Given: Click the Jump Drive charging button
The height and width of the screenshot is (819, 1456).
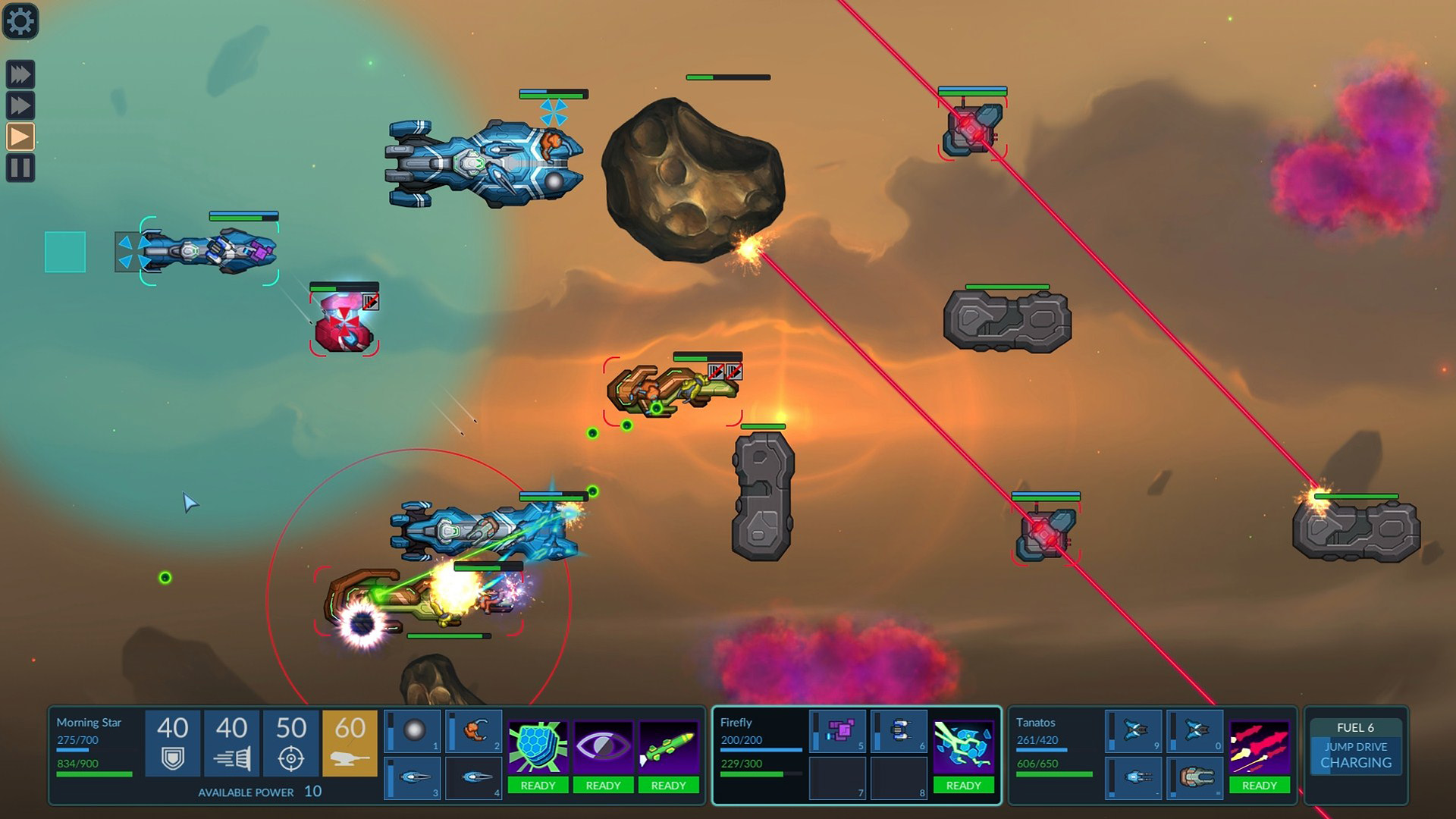Looking at the screenshot, I should [x=1355, y=755].
